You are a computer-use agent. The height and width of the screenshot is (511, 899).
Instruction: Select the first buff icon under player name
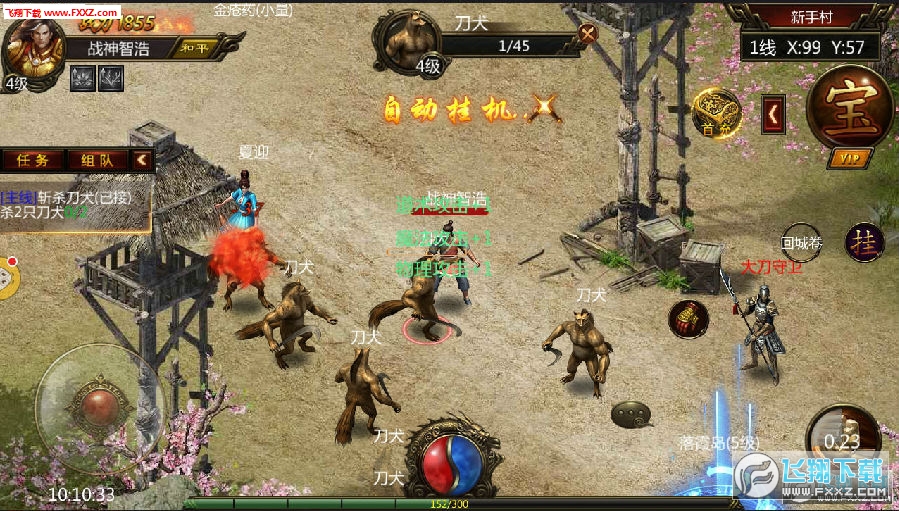[82, 76]
